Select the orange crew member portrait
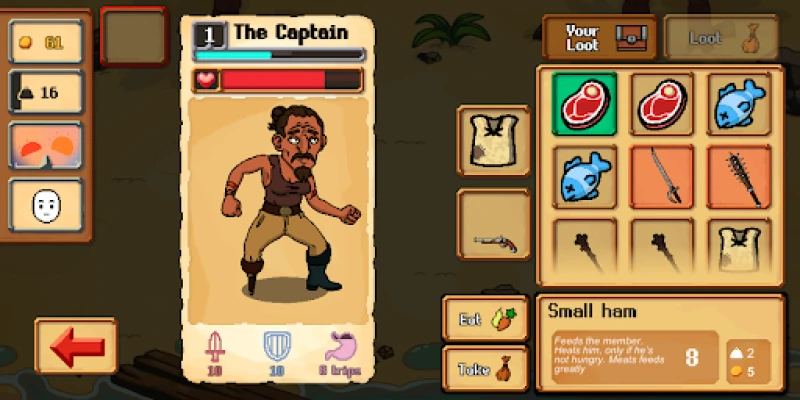Screen dimensions: 800x400 pos(46,150)
